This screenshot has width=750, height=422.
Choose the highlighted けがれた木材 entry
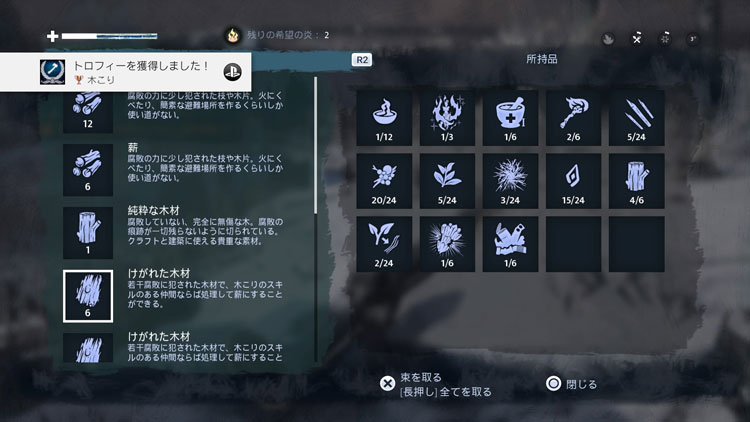click(89, 296)
